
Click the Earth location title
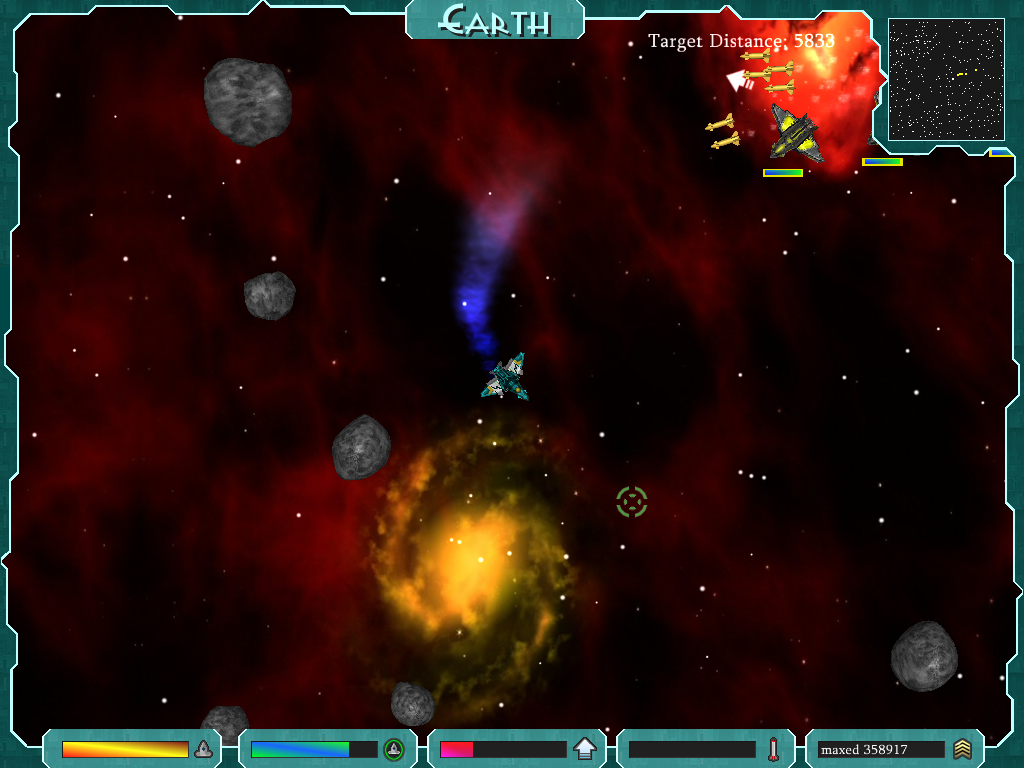(x=495, y=20)
